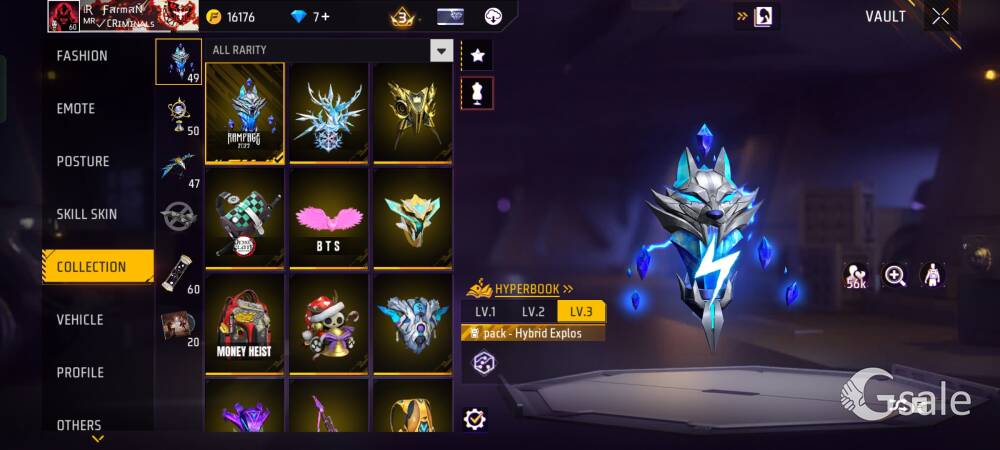The width and height of the screenshot is (1000, 450).
Task: Switch to the LV.1 level tab
Action: point(486,312)
